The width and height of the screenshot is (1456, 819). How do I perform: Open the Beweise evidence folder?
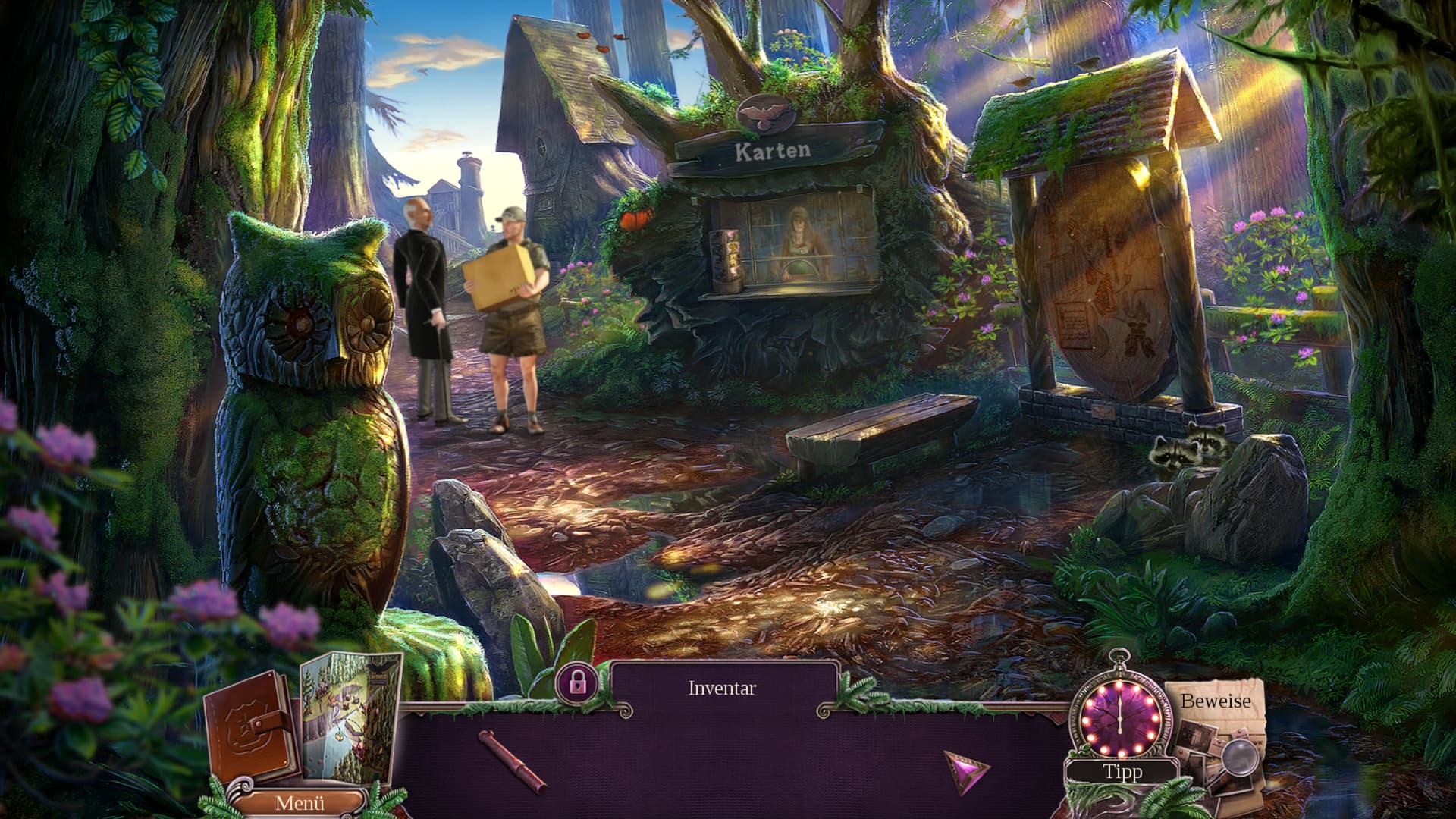coord(1217,736)
